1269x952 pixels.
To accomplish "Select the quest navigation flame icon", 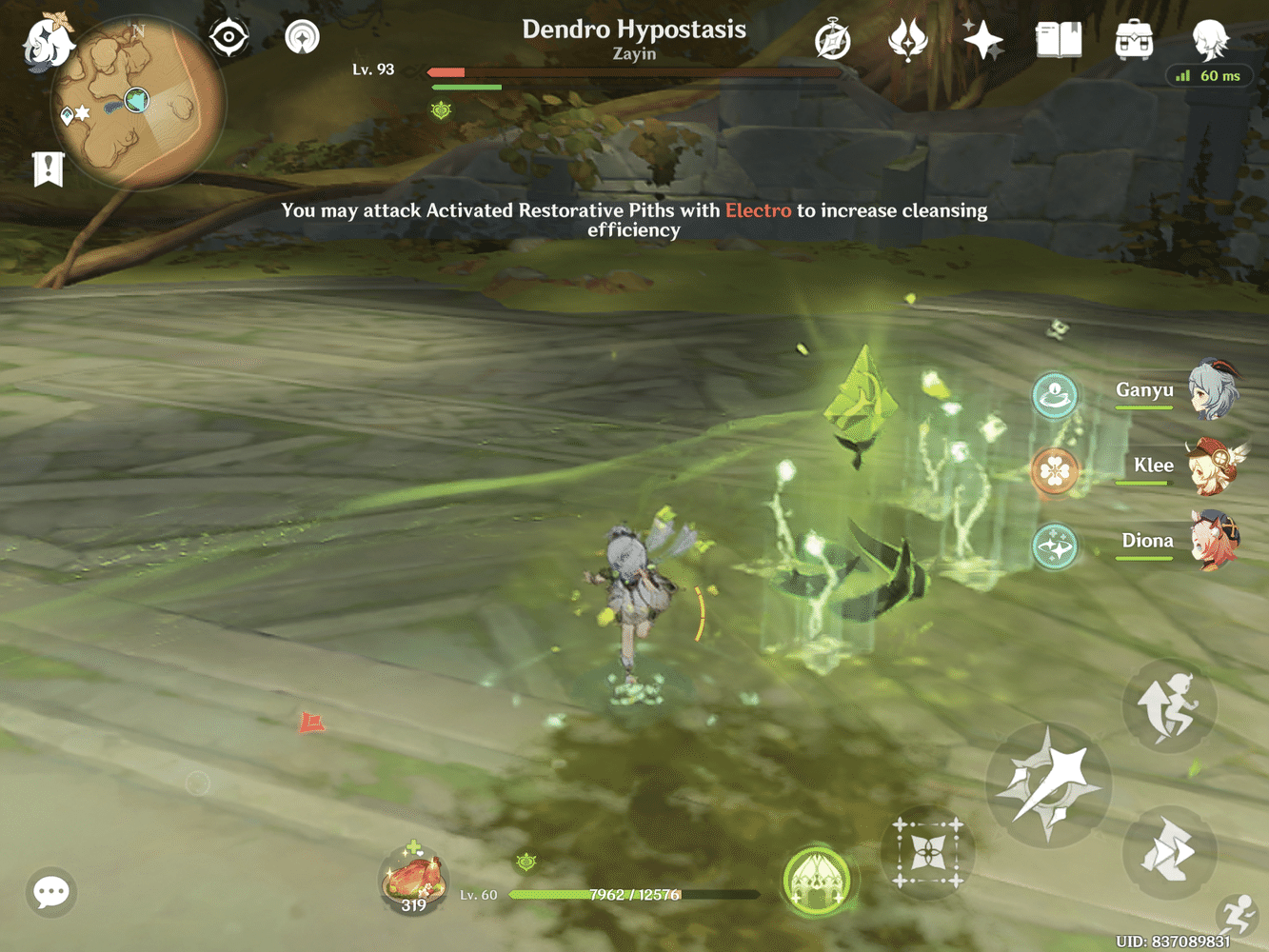I will [x=907, y=40].
